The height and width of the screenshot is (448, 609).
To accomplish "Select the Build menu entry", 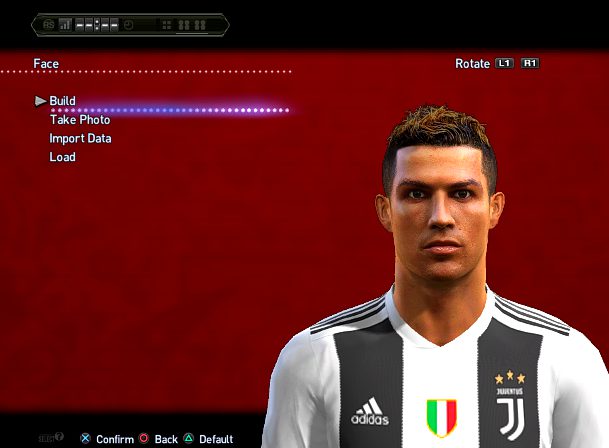I will coord(62,101).
